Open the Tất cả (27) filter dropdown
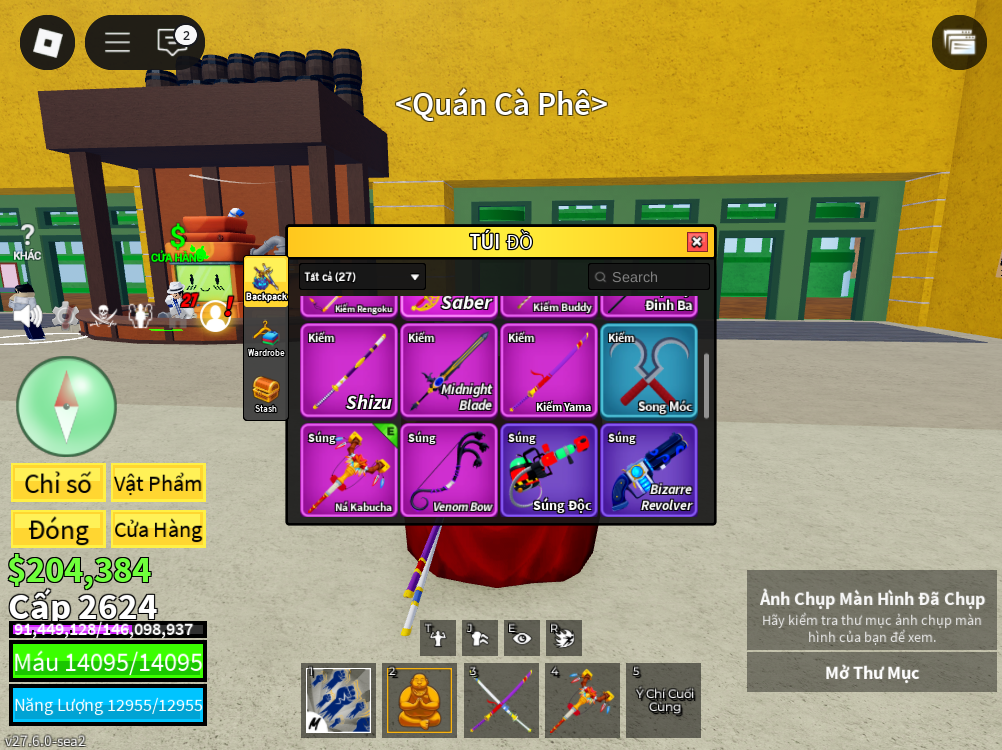This screenshot has width=1002, height=750. point(362,277)
